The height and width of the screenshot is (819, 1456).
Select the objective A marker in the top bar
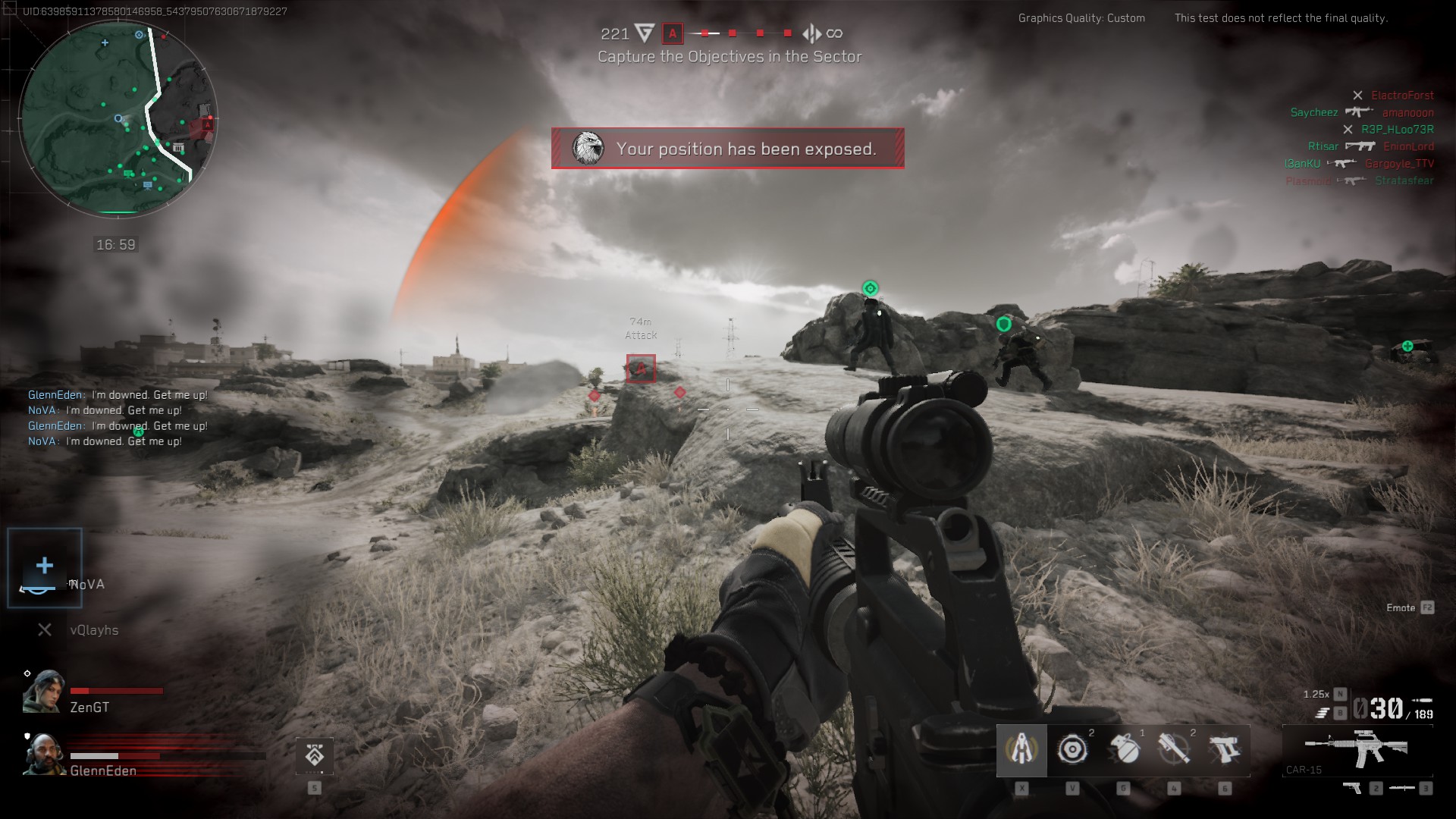[x=672, y=33]
